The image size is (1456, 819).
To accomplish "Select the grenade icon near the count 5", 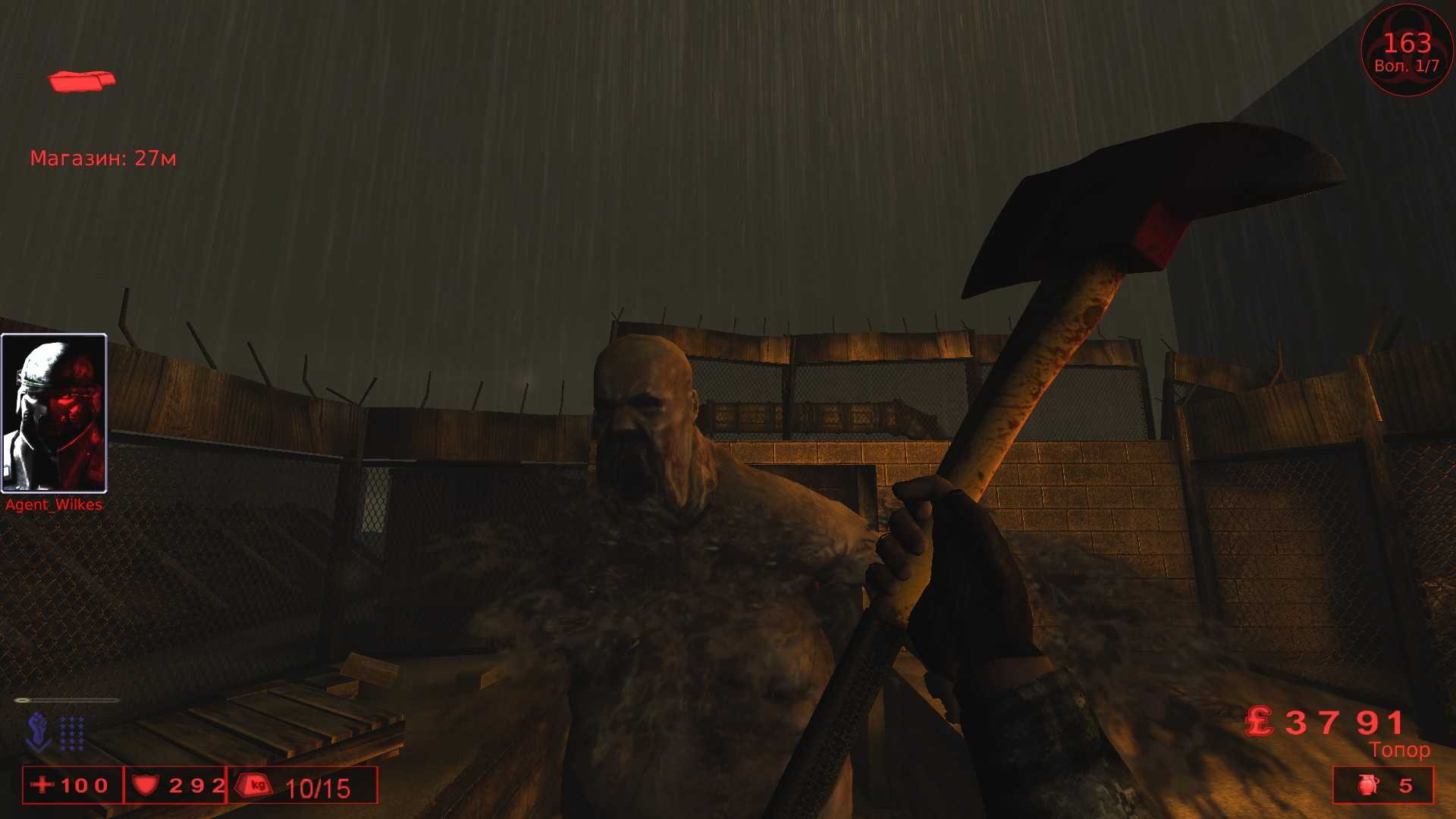I will 1369,786.
